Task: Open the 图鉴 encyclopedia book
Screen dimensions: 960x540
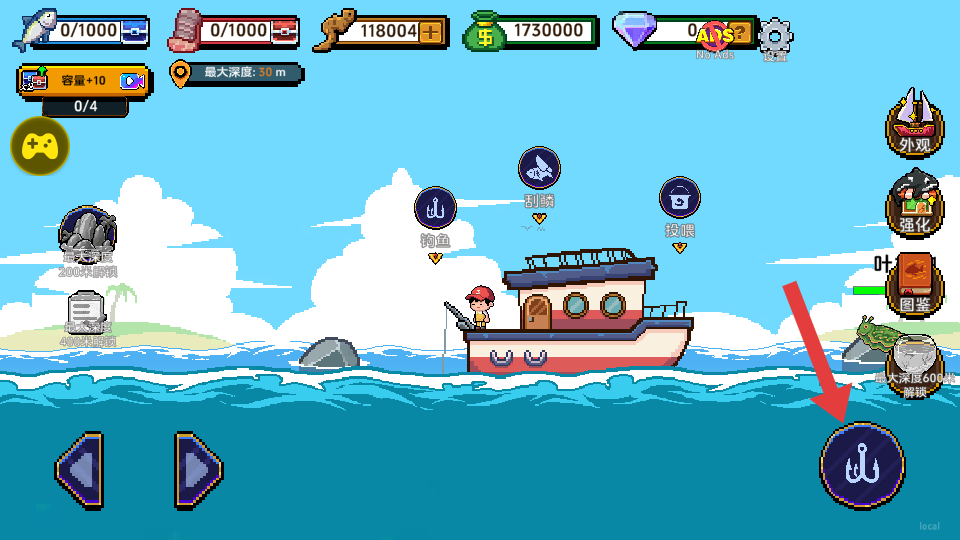Action: (914, 283)
